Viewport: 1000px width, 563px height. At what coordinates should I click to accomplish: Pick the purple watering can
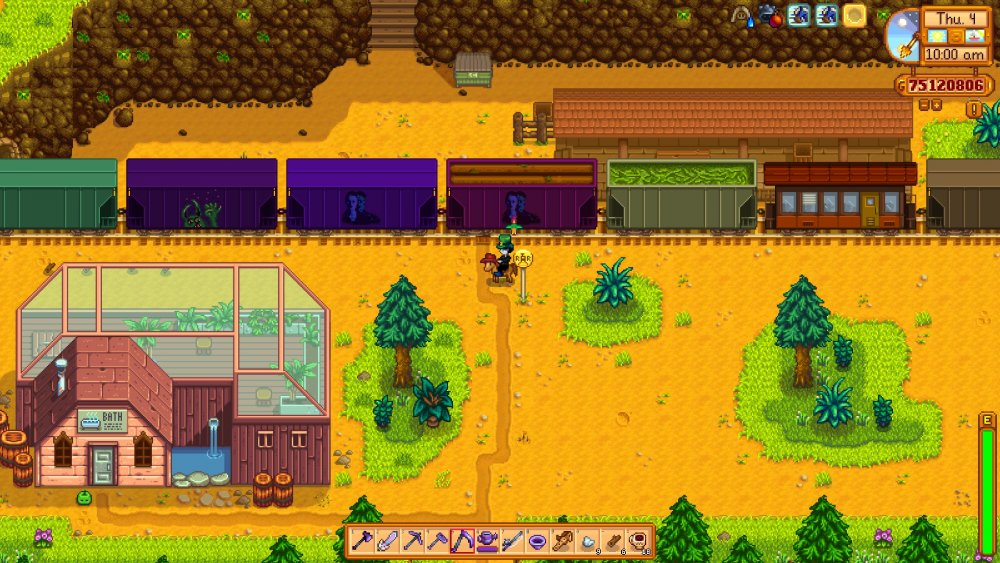click(488, 541)
